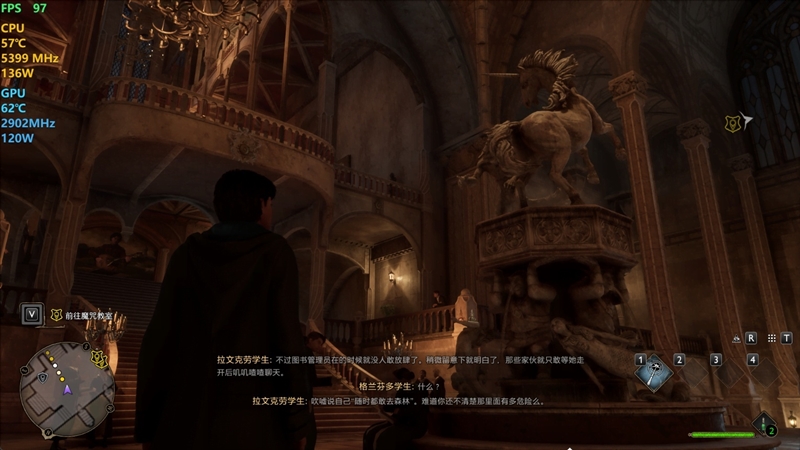Click the quest objective tracker text

[88, 314]
